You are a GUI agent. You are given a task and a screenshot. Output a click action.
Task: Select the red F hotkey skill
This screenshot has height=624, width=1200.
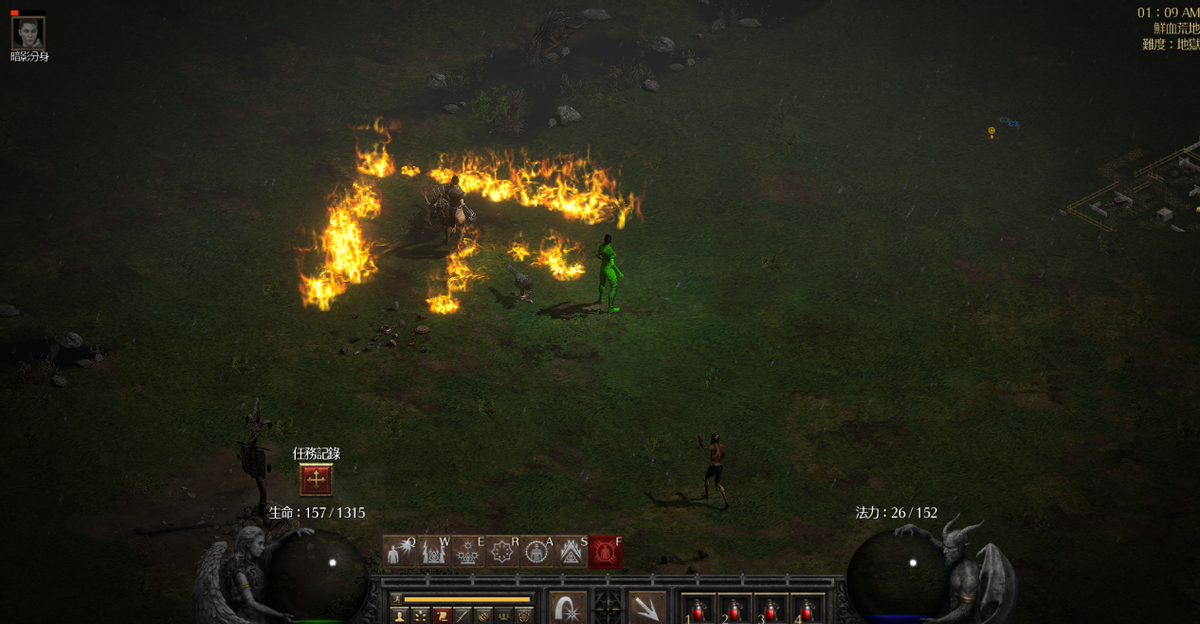(x=605, y=551)
